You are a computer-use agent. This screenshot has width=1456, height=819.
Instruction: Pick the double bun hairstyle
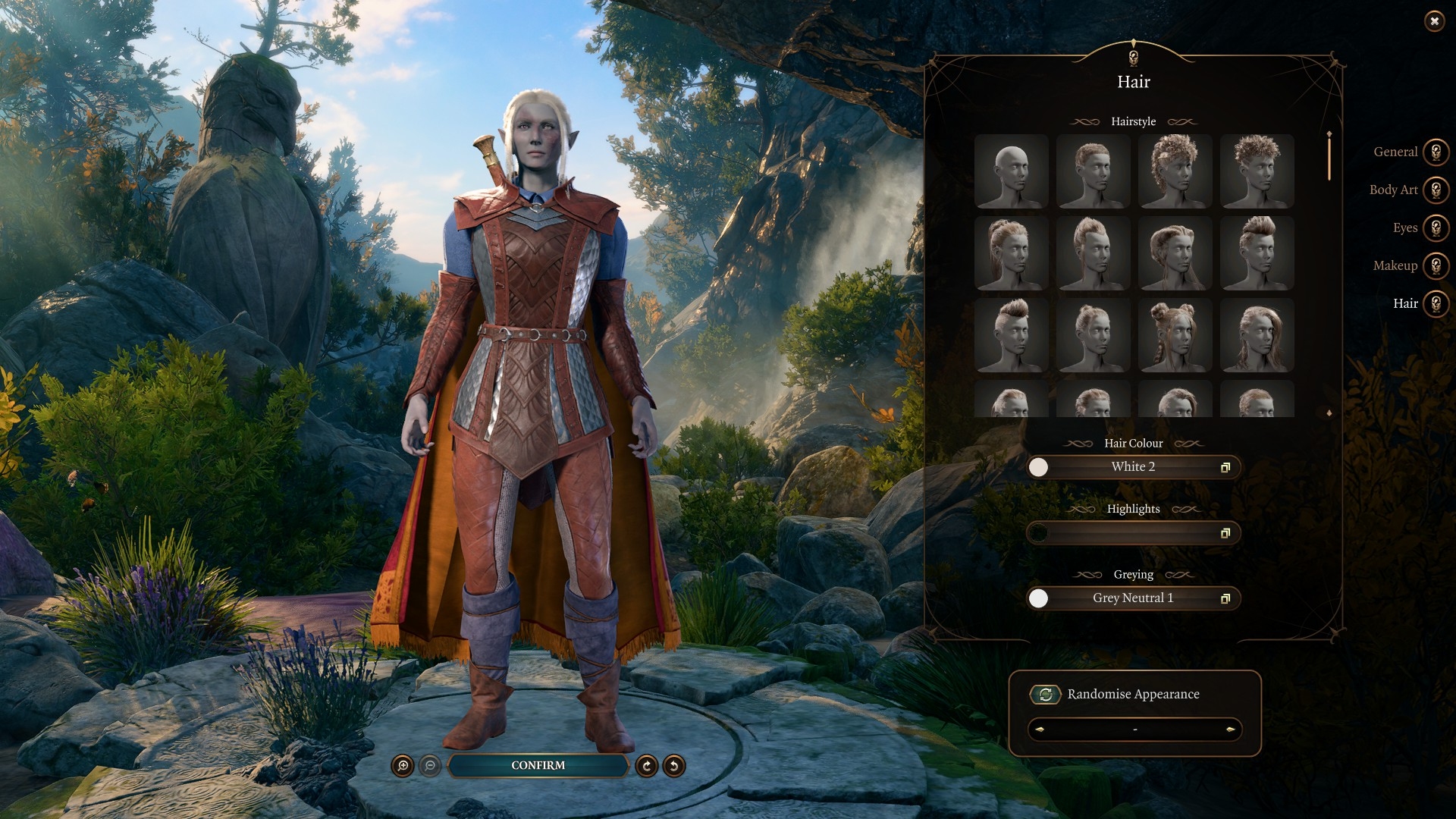tap(1175, 335)
